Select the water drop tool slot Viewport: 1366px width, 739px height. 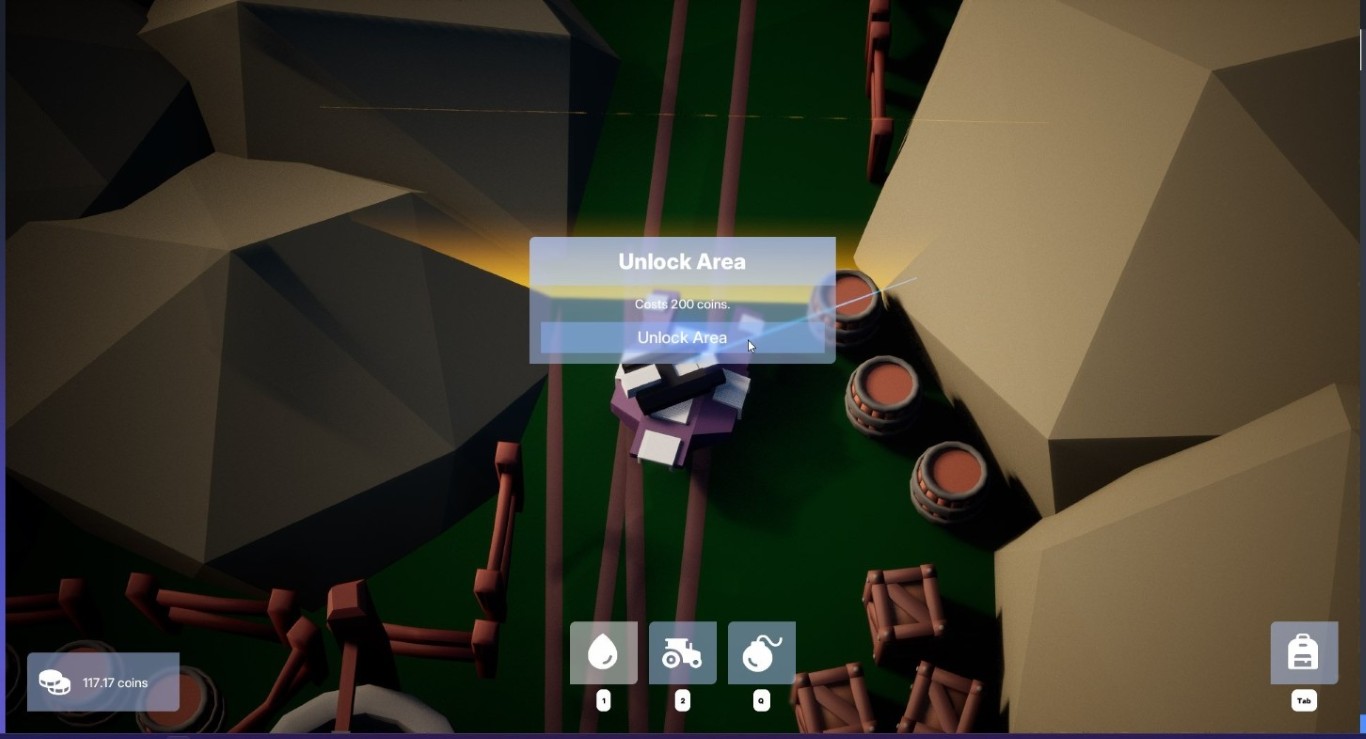point(603,653)
